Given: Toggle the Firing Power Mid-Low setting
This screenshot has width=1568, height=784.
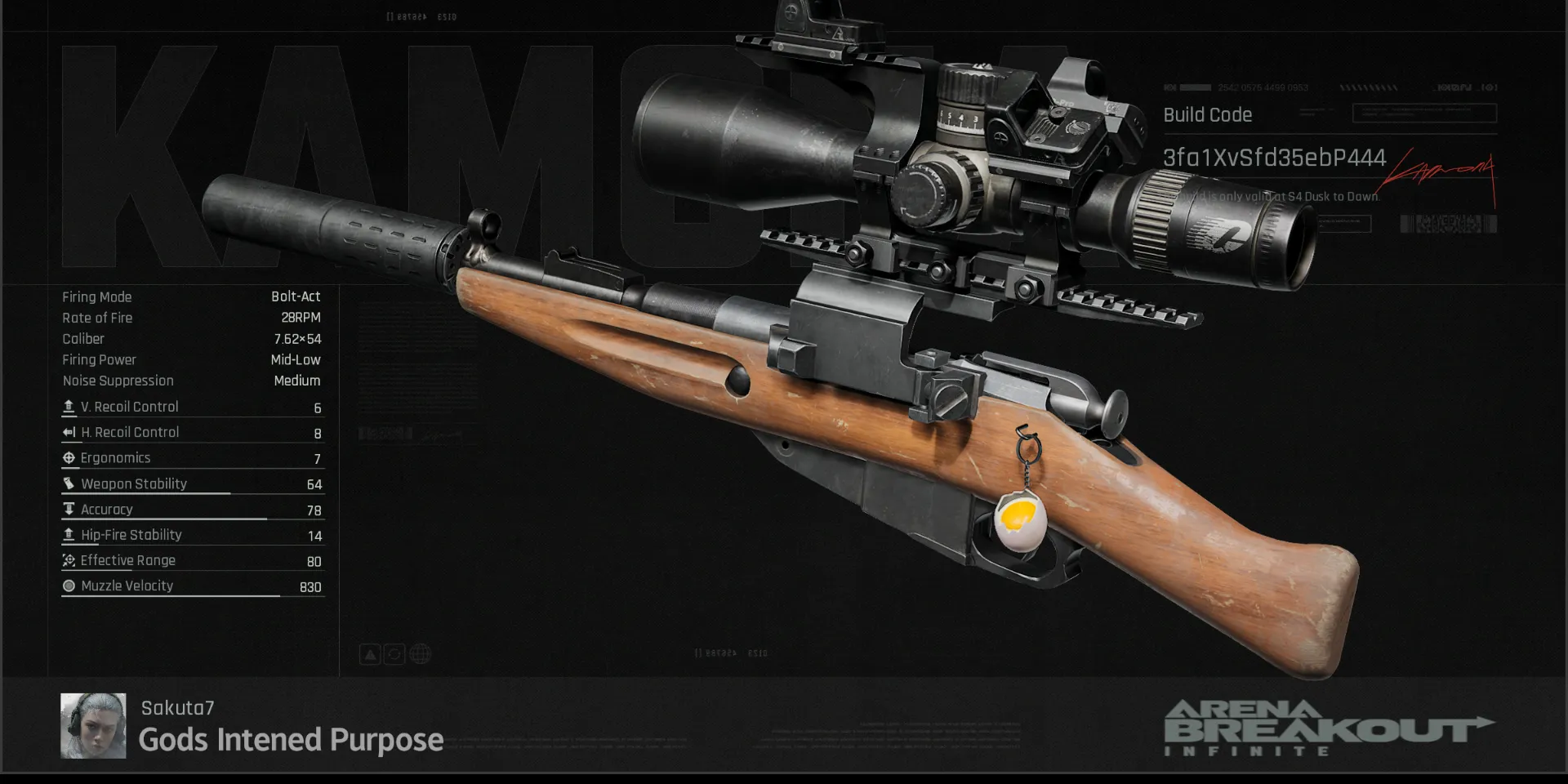Looking at the screenshot, I should coord(191,359).
